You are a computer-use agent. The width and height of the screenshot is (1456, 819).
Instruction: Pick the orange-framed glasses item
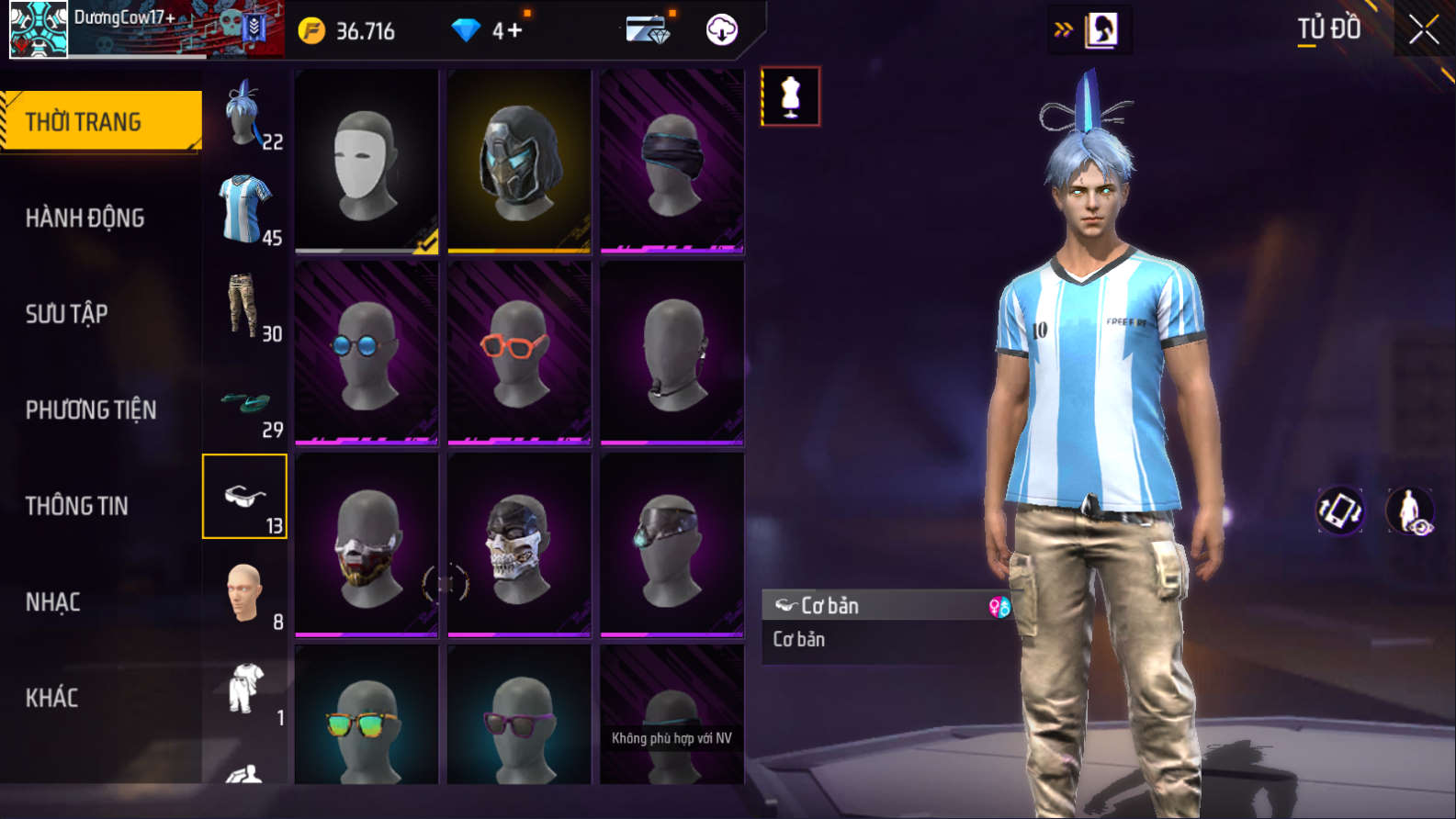coord(519,353)
